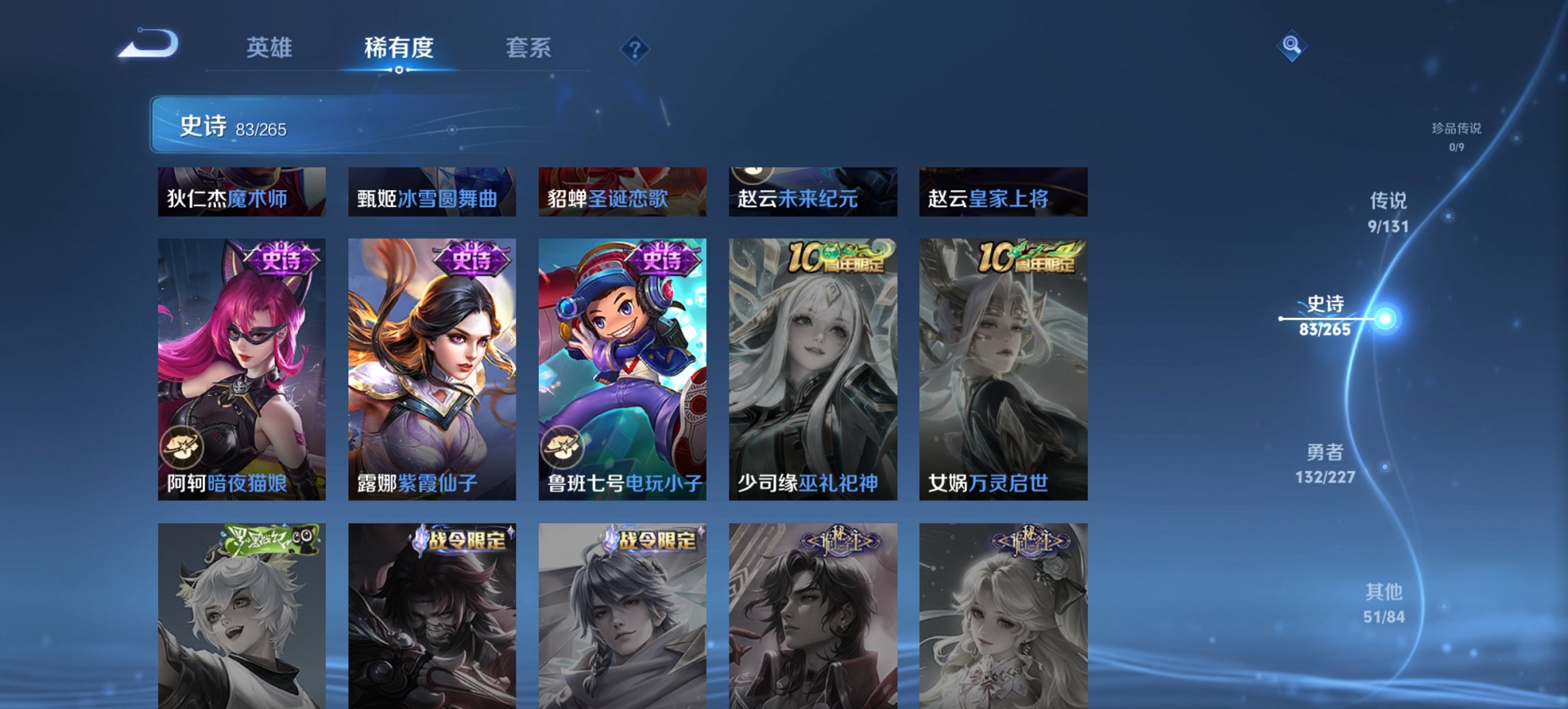
Task: Click the help question mark icon
Action: (x=635, y=49)
